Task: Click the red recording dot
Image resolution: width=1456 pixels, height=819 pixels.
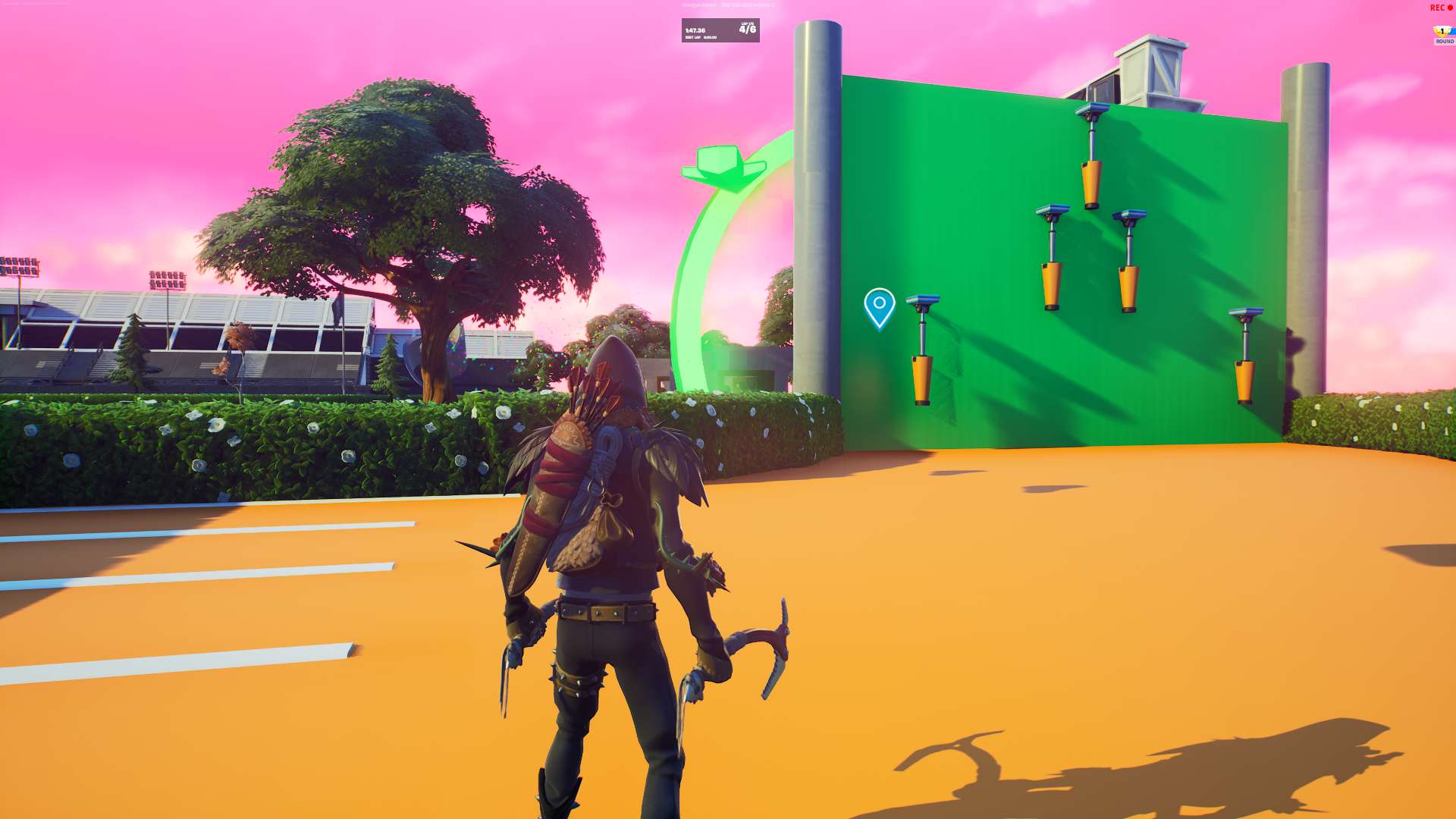Action: [x=1450, y=7]
